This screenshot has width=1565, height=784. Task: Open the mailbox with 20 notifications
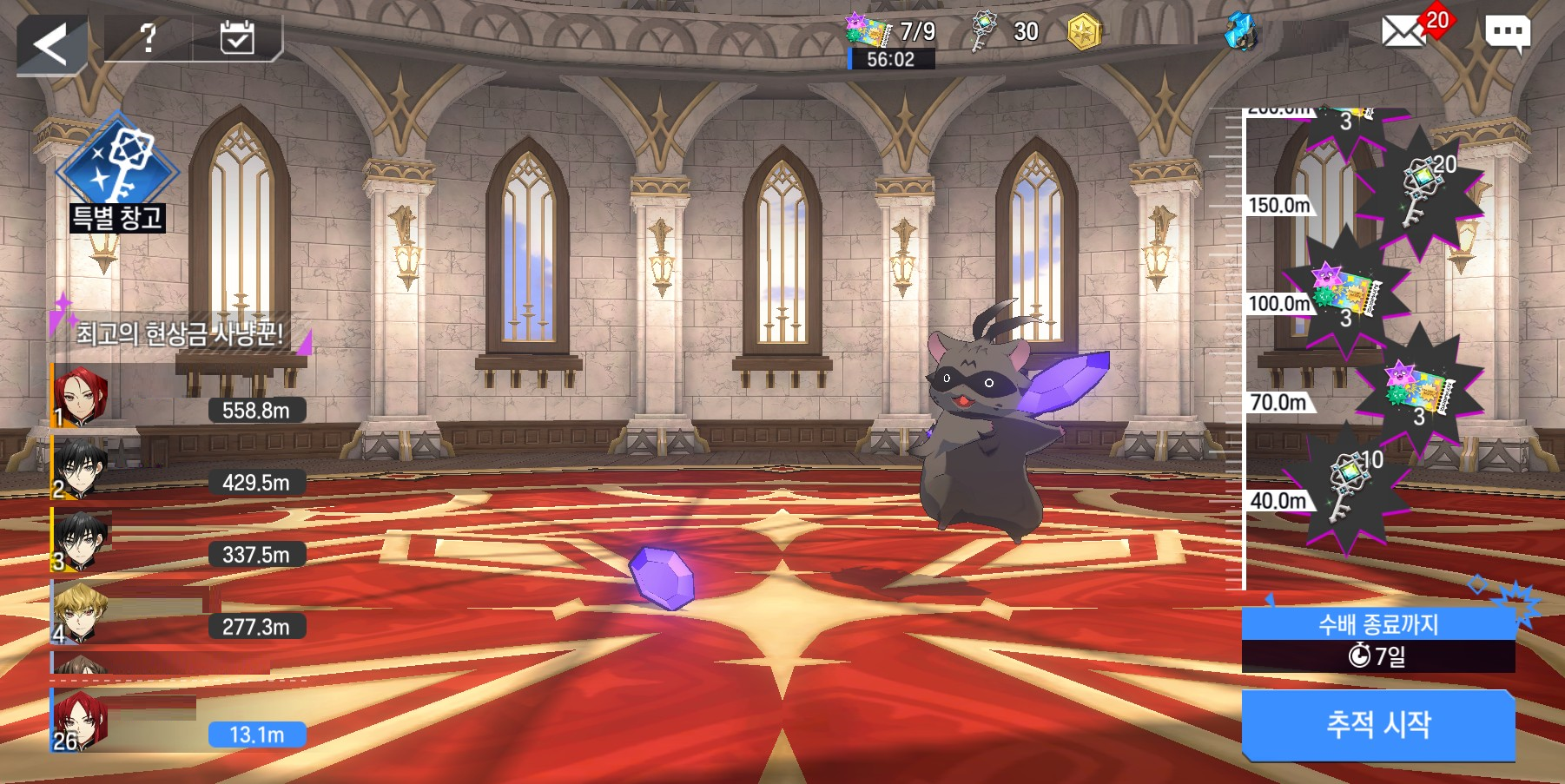tap(1405, 32)
